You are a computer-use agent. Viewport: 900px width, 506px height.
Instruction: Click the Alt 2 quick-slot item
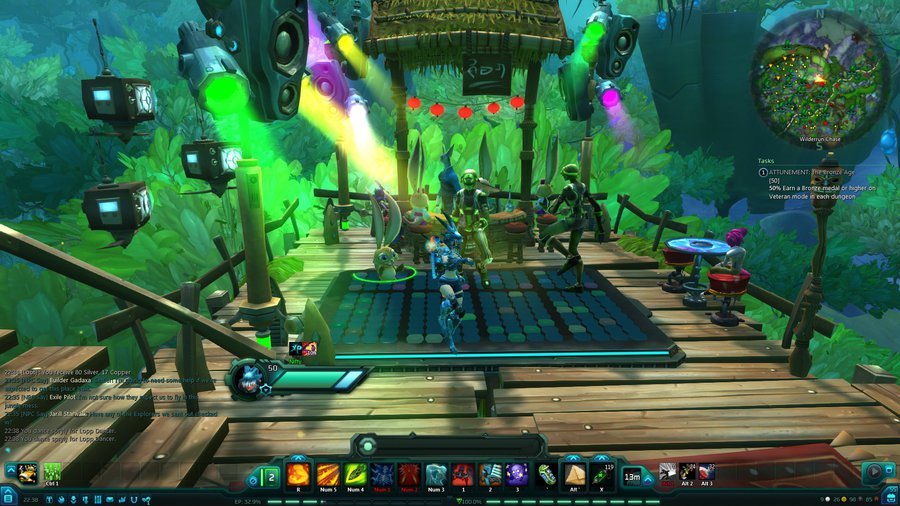click(687, 472)
